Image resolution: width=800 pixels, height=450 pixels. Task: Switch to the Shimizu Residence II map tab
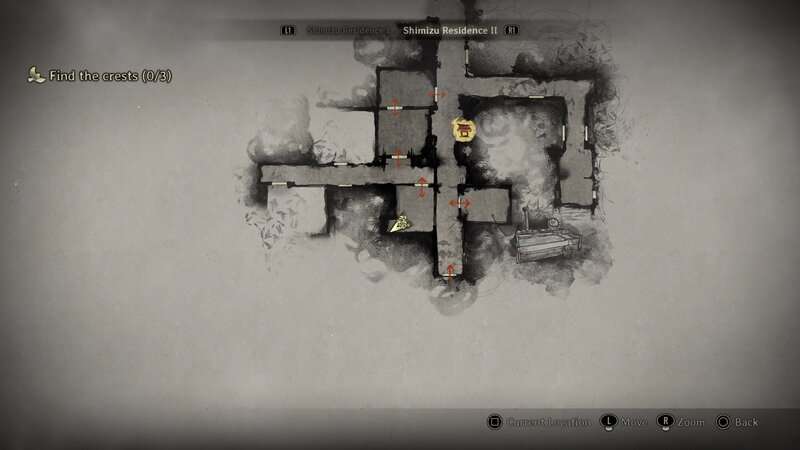coord(450,31)
